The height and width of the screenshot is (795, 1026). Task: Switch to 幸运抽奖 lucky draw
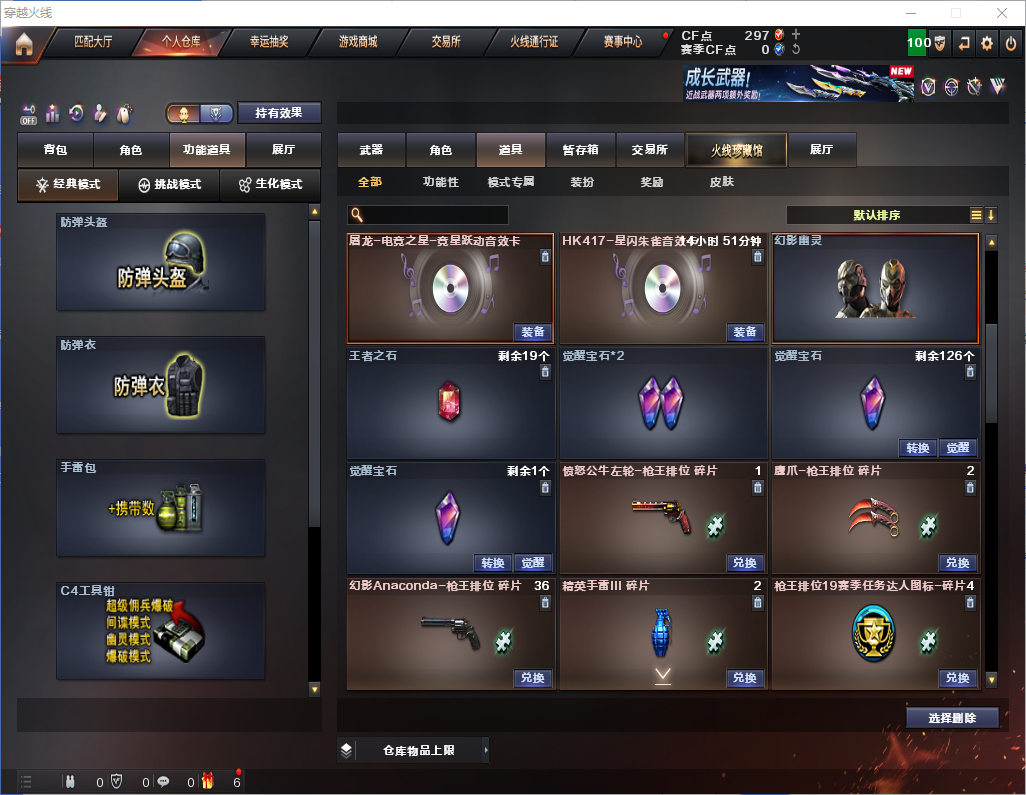268,42
